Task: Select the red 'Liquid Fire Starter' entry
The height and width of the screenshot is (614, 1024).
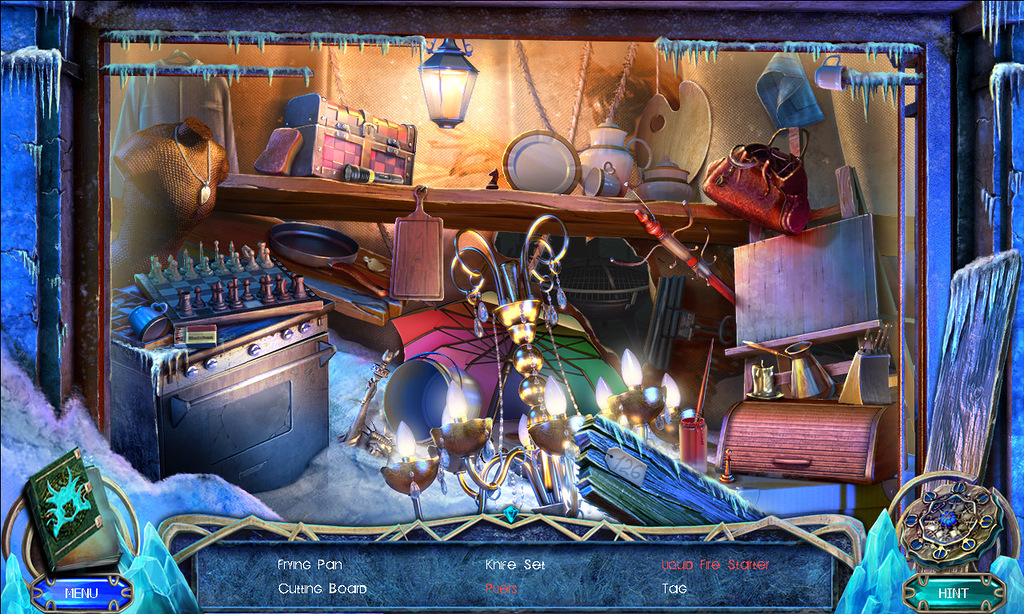Action: click(x=714, y=565)
